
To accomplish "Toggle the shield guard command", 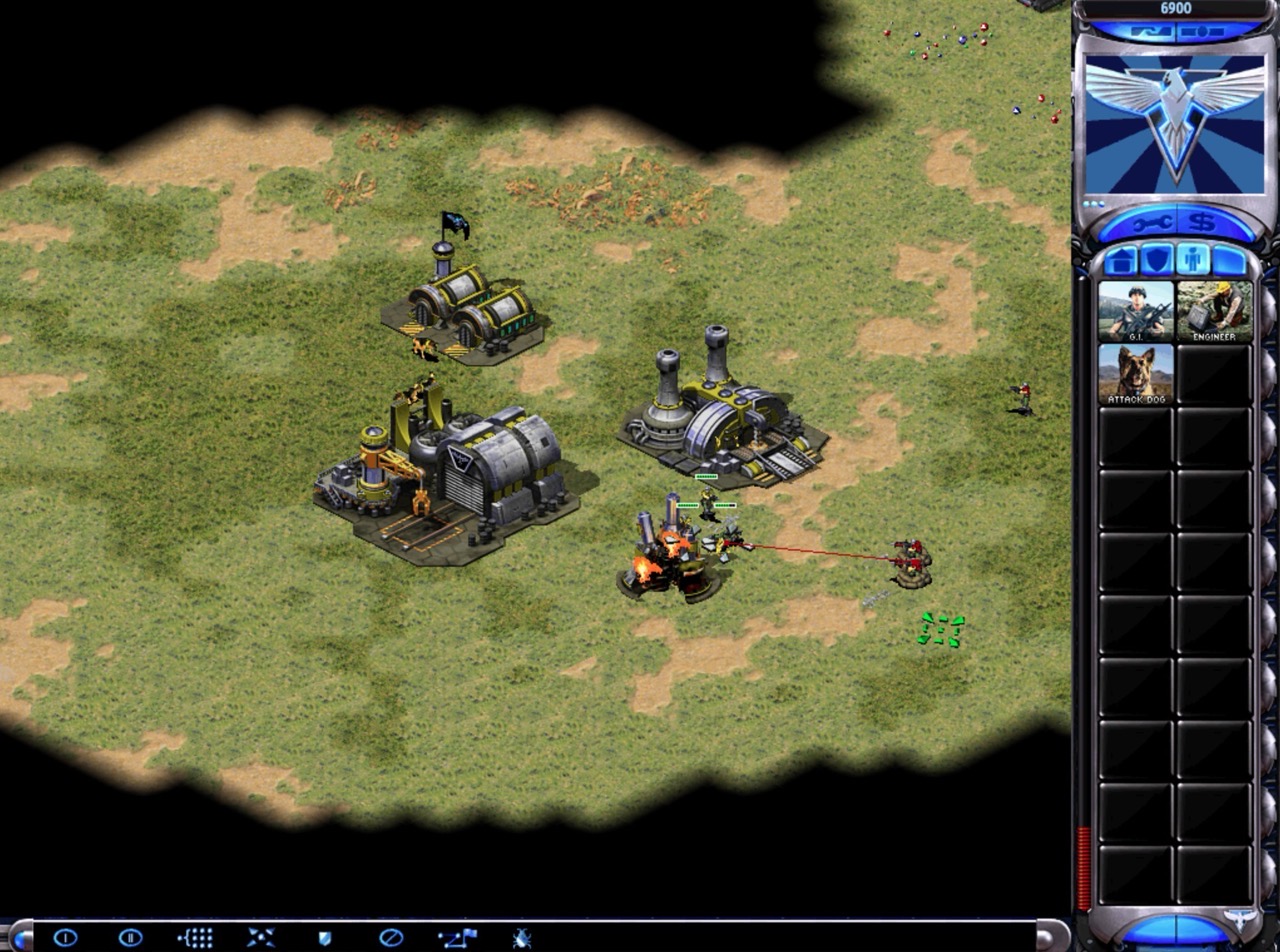I will (x=324, y=938).
